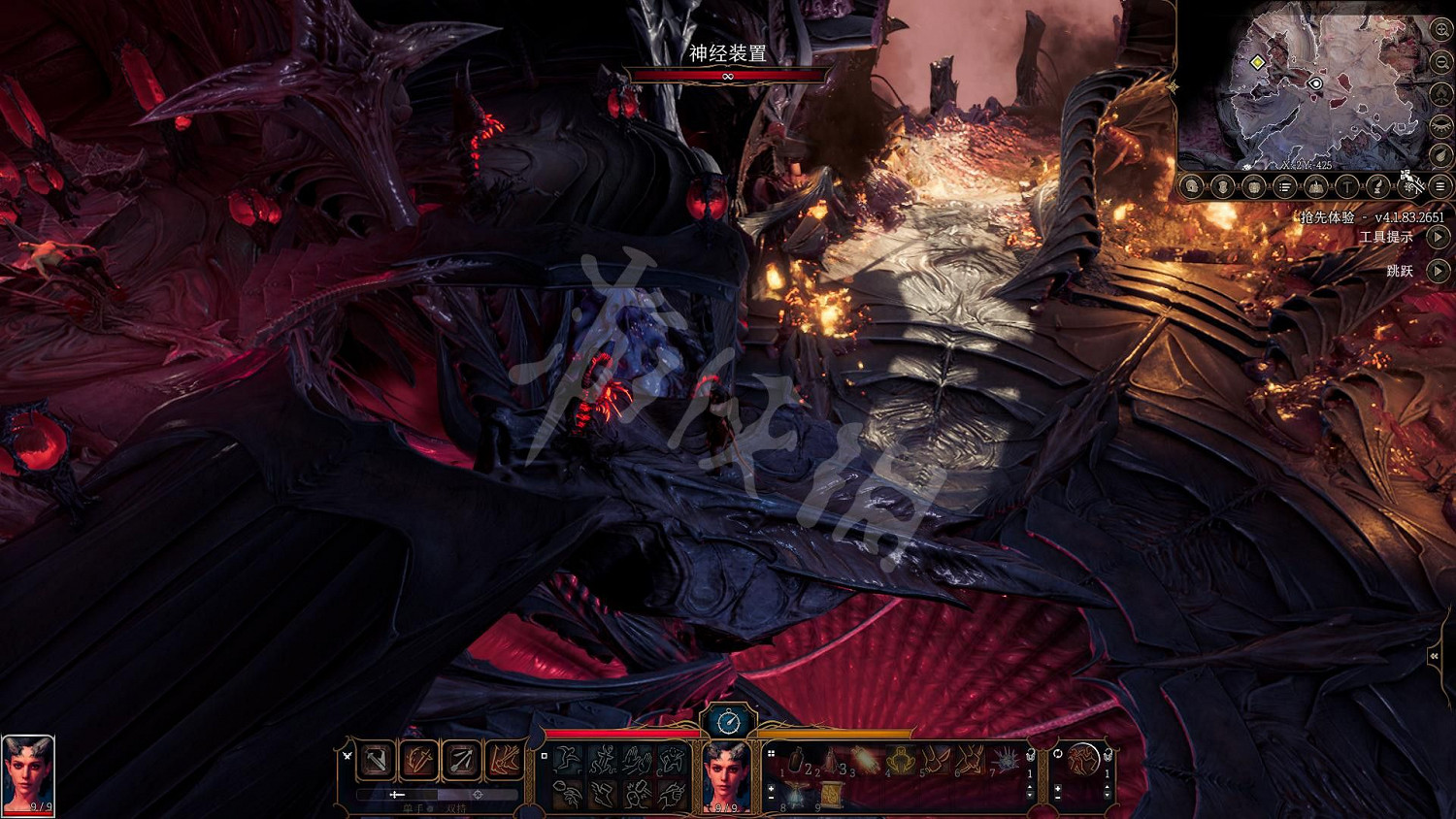Toggle the closed-eye stealth button

(x=1441, y=125)
